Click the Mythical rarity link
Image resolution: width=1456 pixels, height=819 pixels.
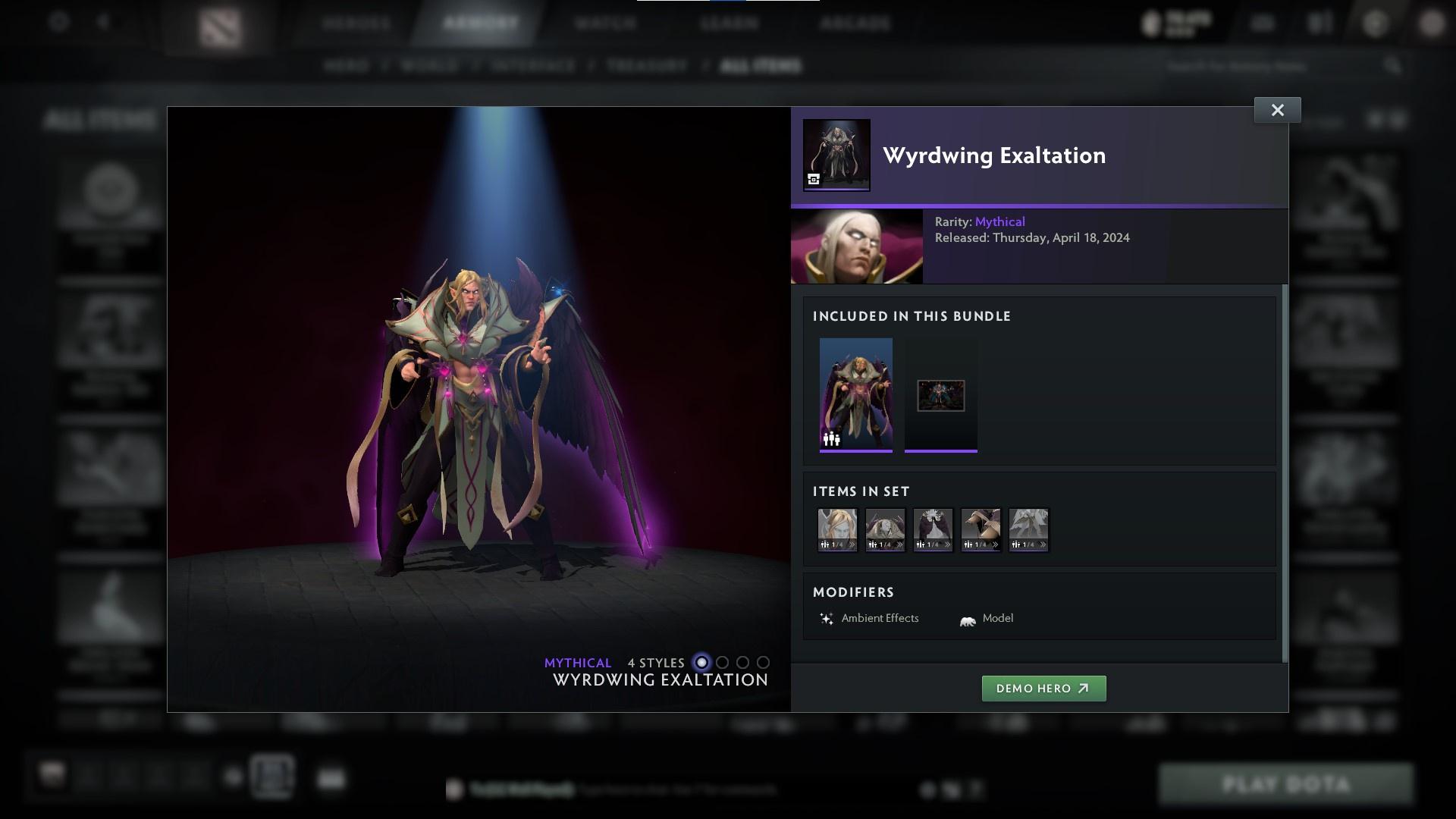pyautogui.click(x=999, y=221)
